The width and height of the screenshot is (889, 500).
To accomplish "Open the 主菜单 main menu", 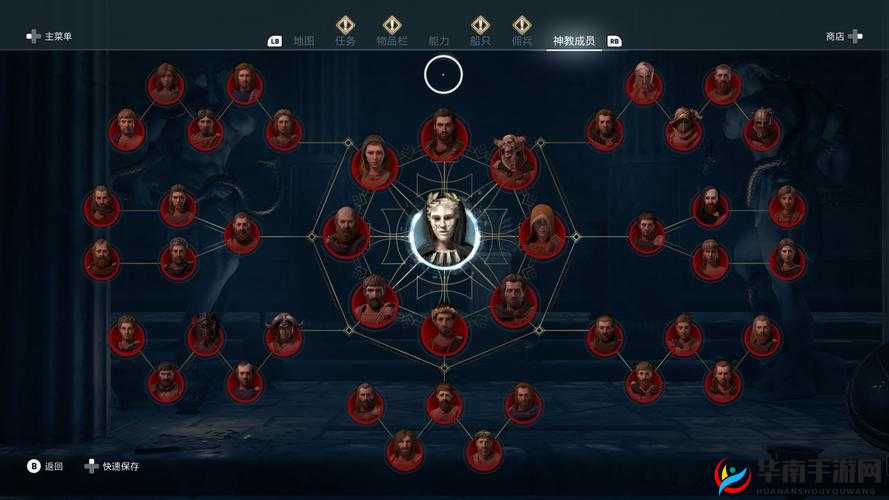I will pos(49,37).
